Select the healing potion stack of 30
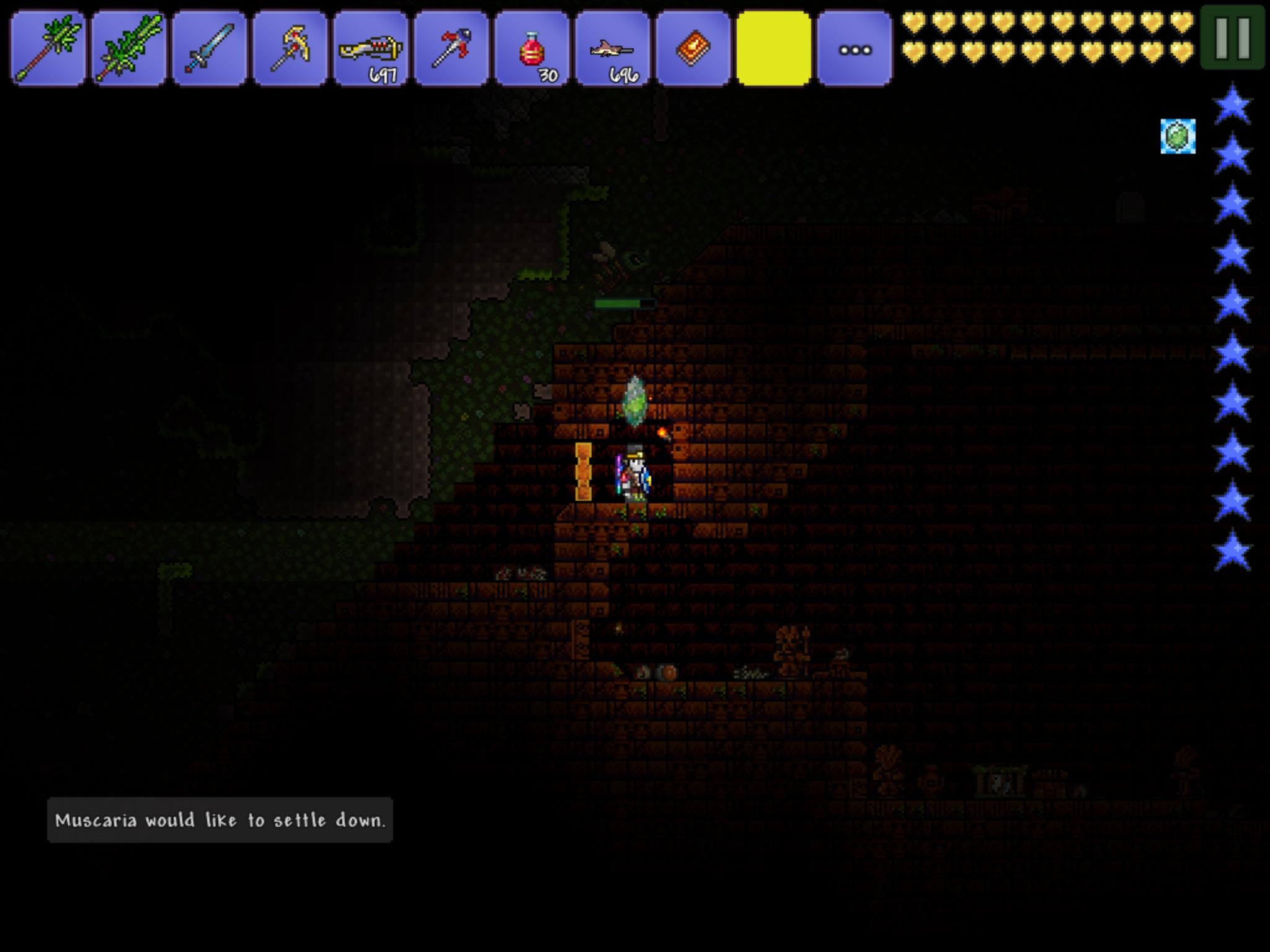The width and height of the screenshot is (1270, 952). click(x=532, y=45)
